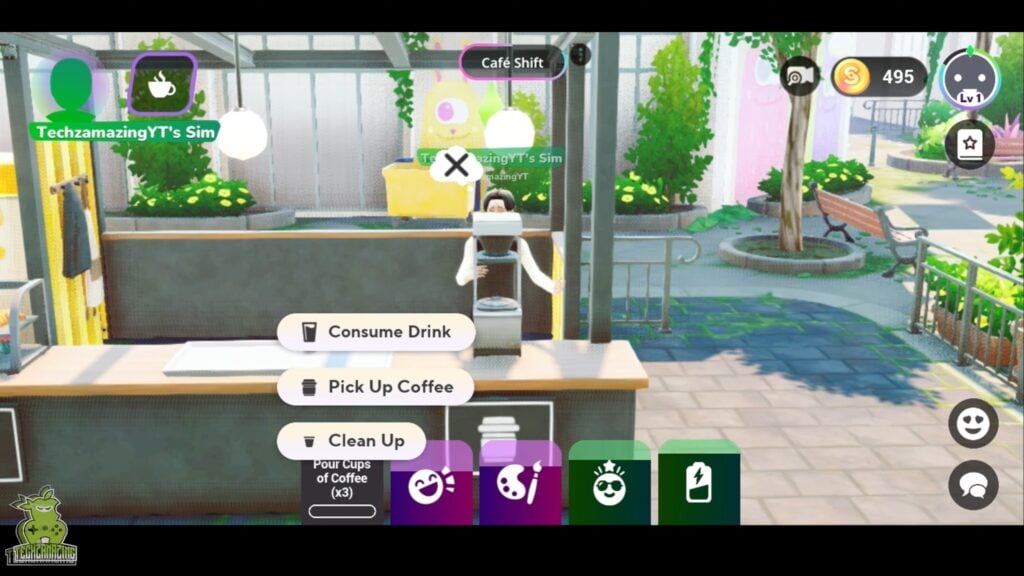Screen dimensions: 1024x576
Task: Choose the Consume Drink option
Action: coord(376,332)
